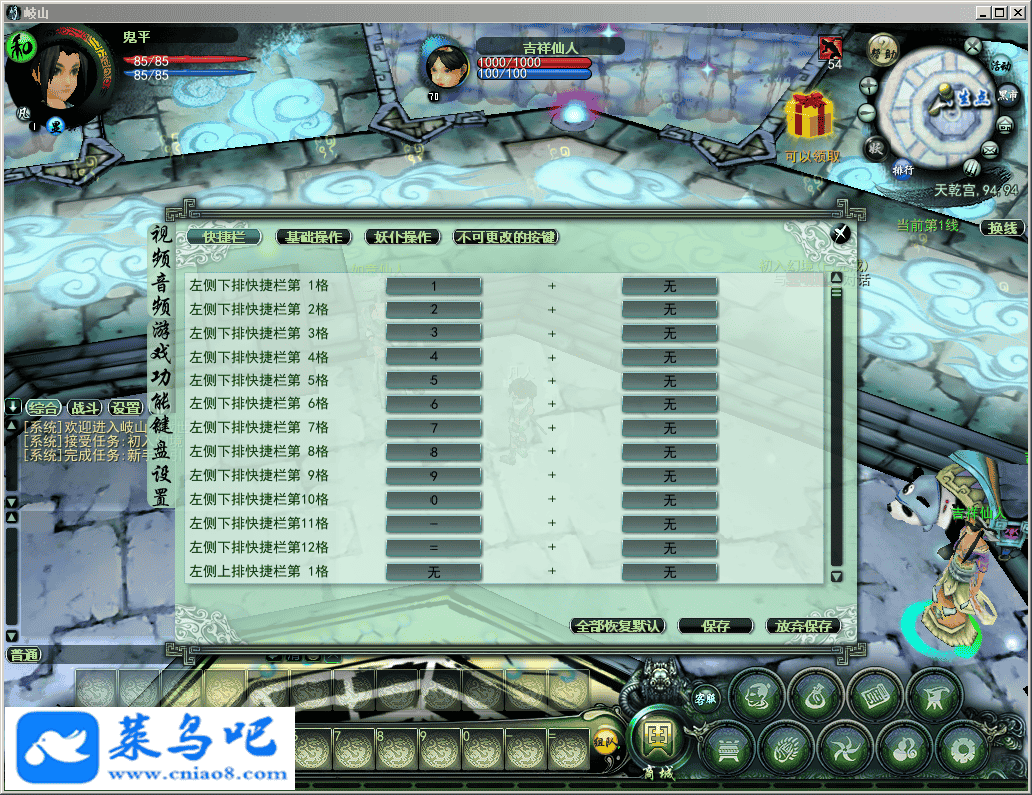
Task: Discard changes with 放弃保存
Action: pos(803,626)
